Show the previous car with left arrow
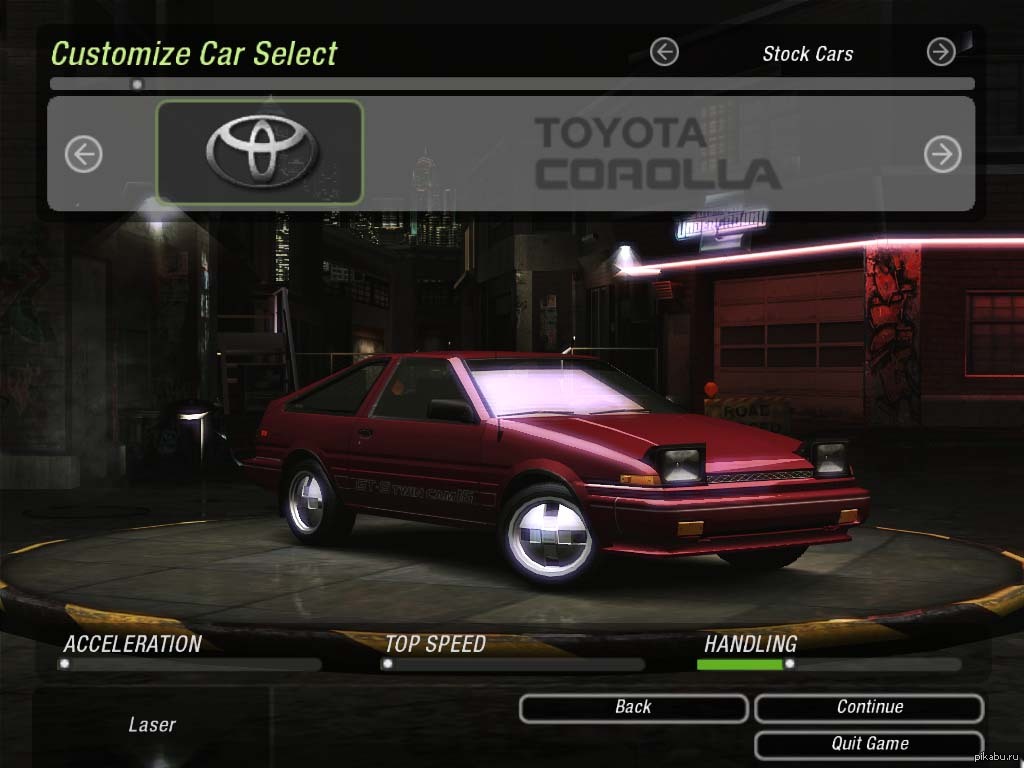 tap(84, 154)
